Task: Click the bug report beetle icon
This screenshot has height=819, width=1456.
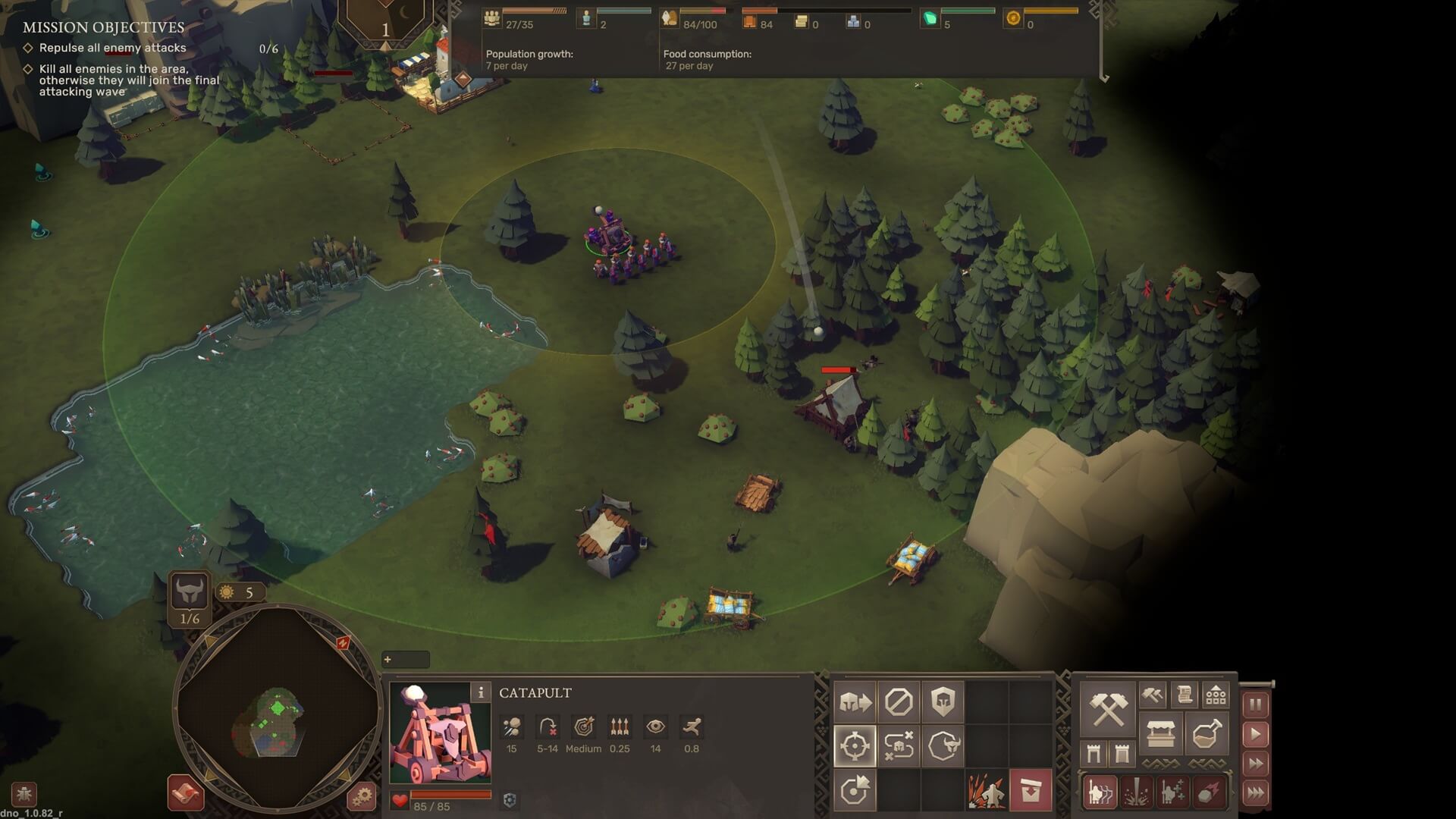Action: 24,795
